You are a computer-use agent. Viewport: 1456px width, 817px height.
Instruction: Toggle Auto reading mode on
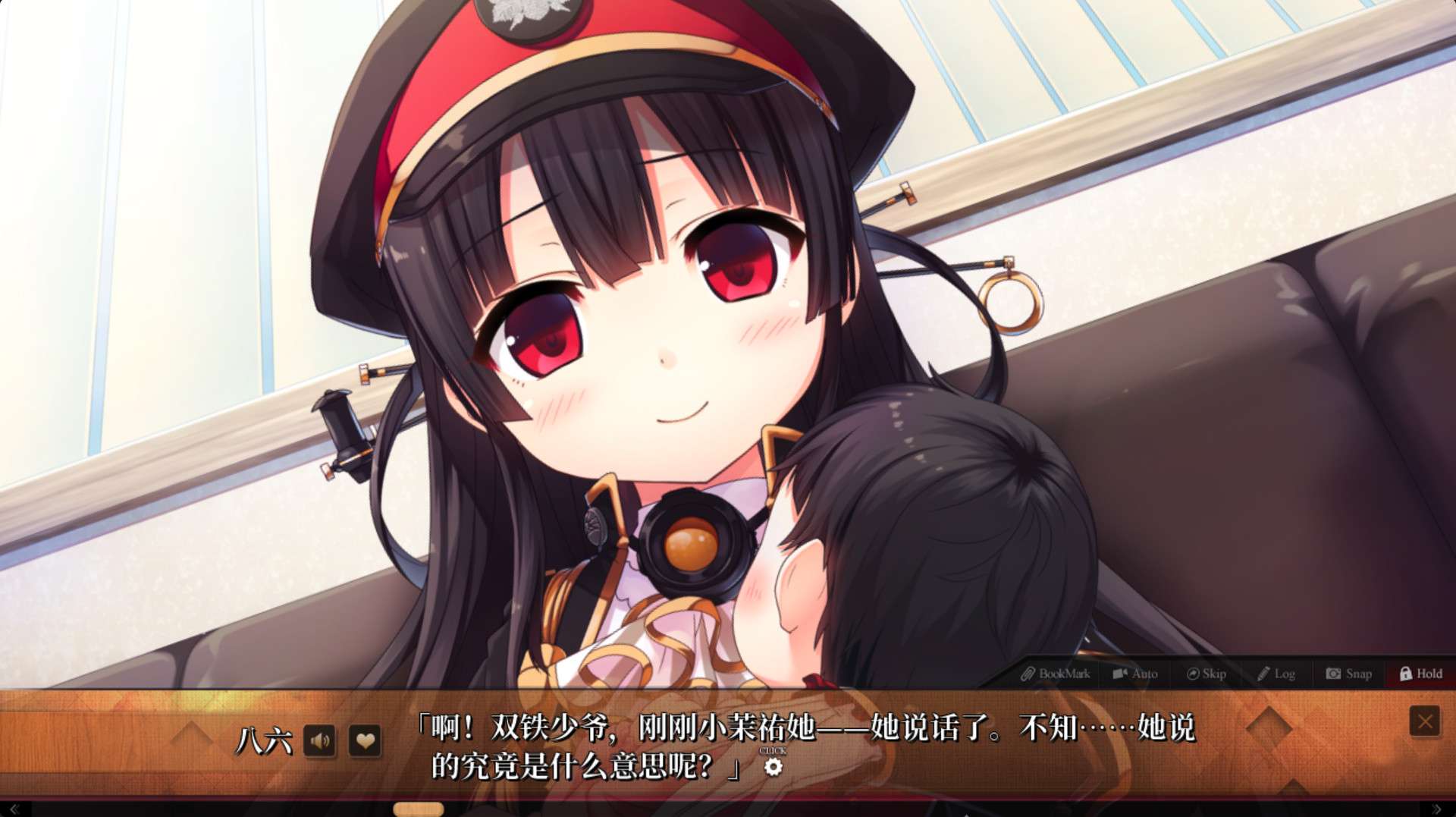pos(1135,674)
